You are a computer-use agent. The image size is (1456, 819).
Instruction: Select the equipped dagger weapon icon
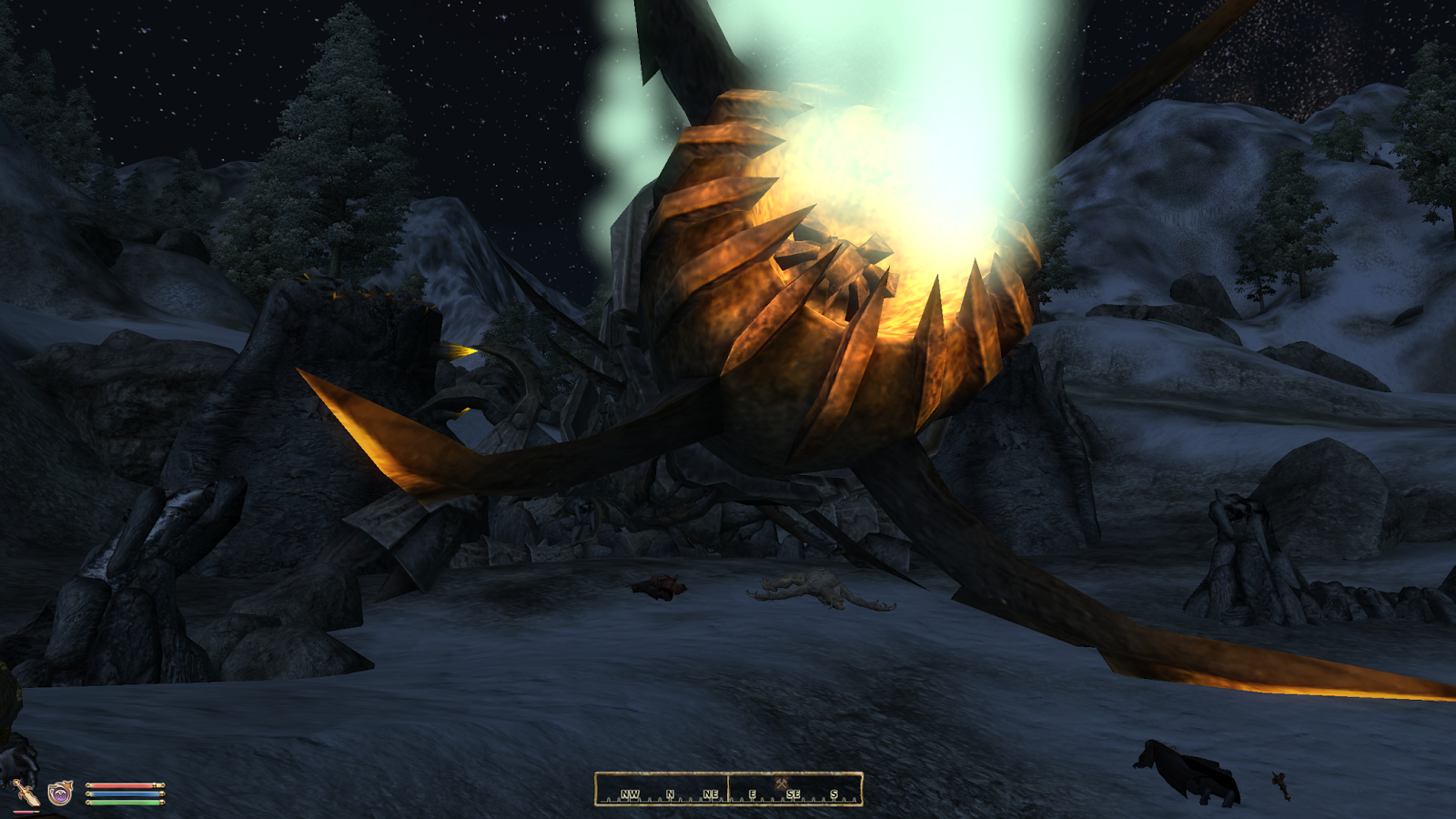click(x=26, y=793)
